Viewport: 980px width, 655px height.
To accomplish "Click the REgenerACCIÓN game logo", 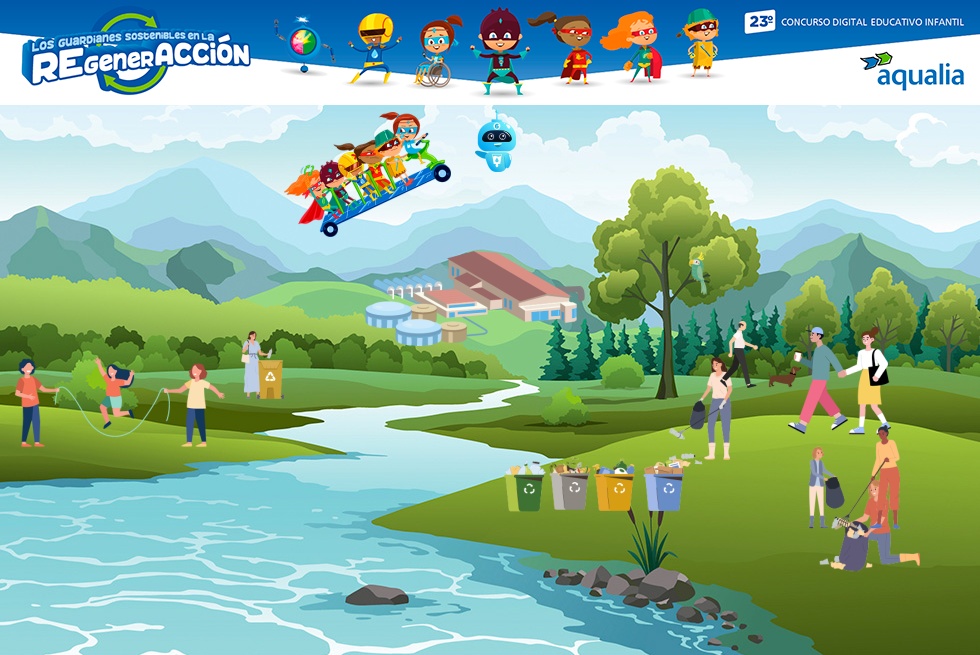I will coord(136,54).
